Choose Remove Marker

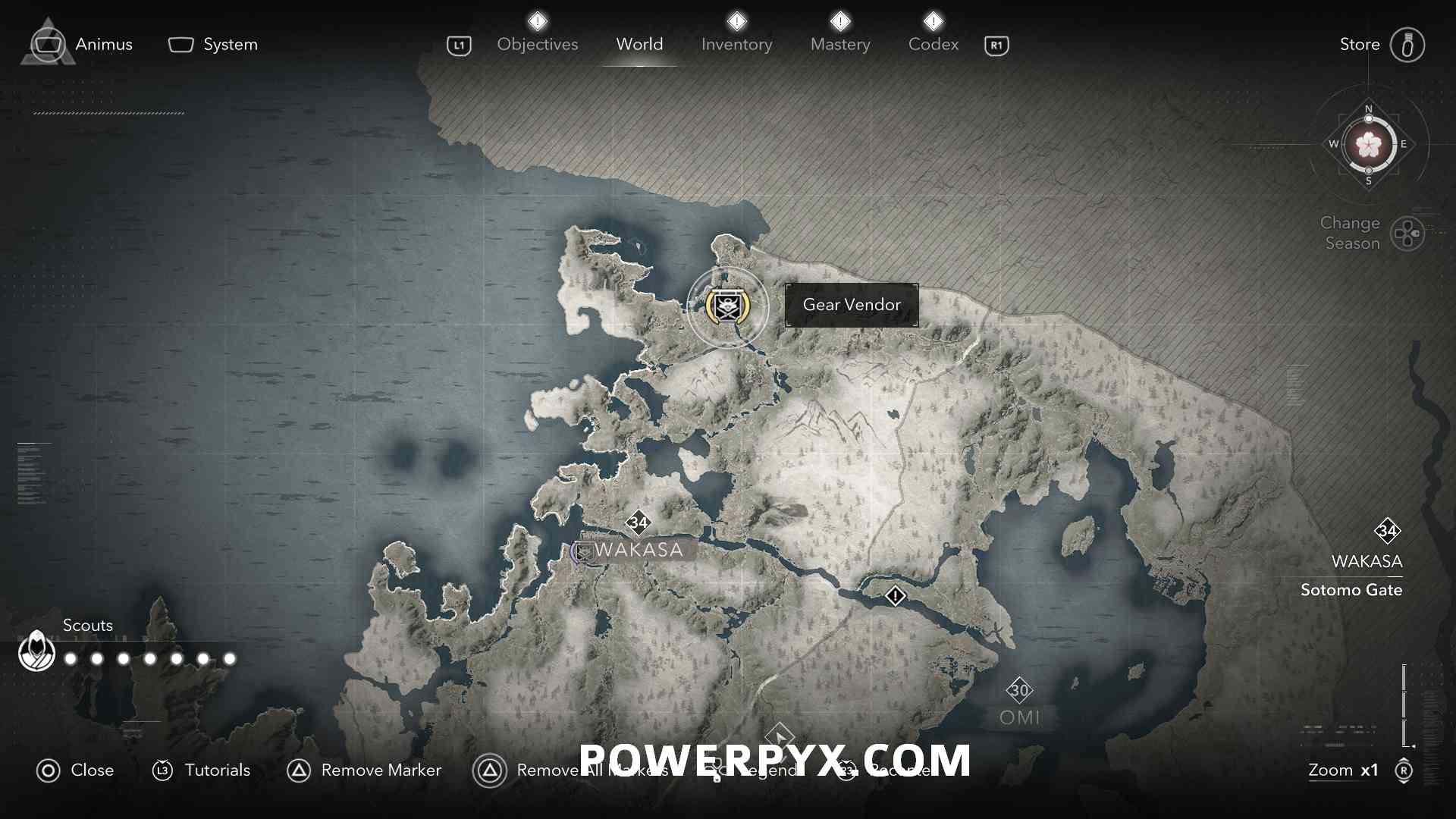click(x=364, y=770)
